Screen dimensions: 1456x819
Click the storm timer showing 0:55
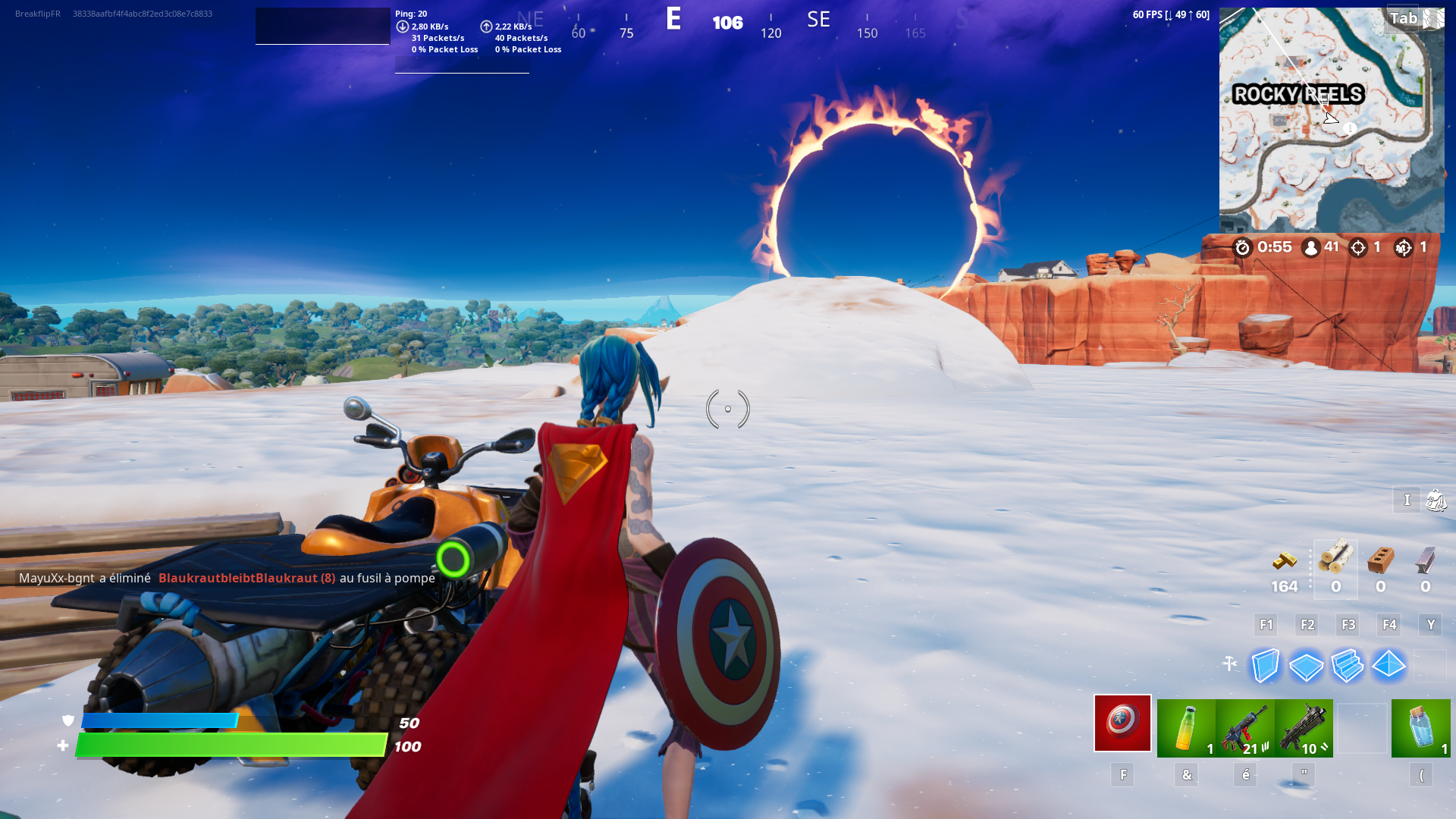pyautogui.click(x=1265, y=247)
